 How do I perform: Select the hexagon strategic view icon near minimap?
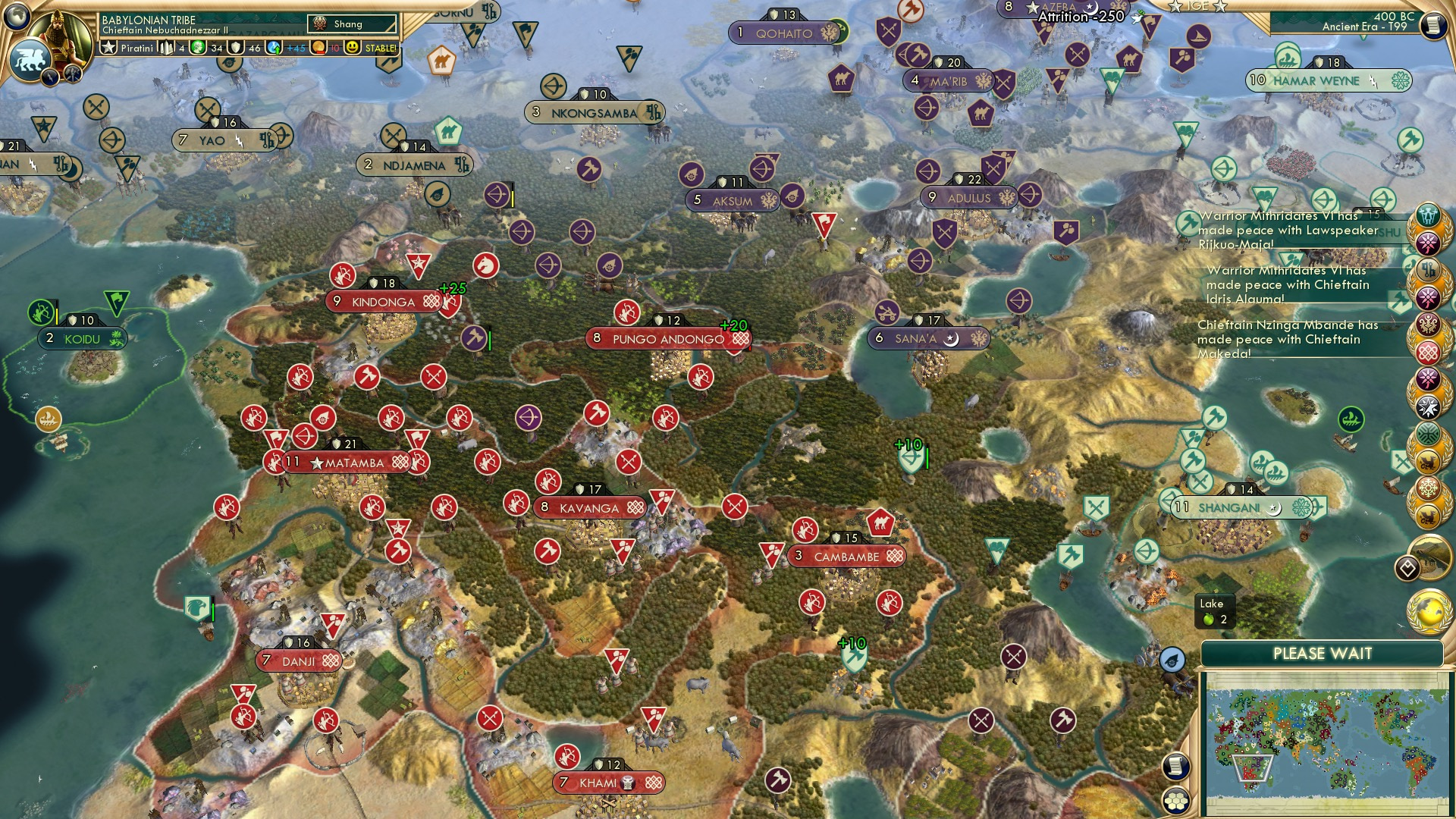pos(1175,801)
